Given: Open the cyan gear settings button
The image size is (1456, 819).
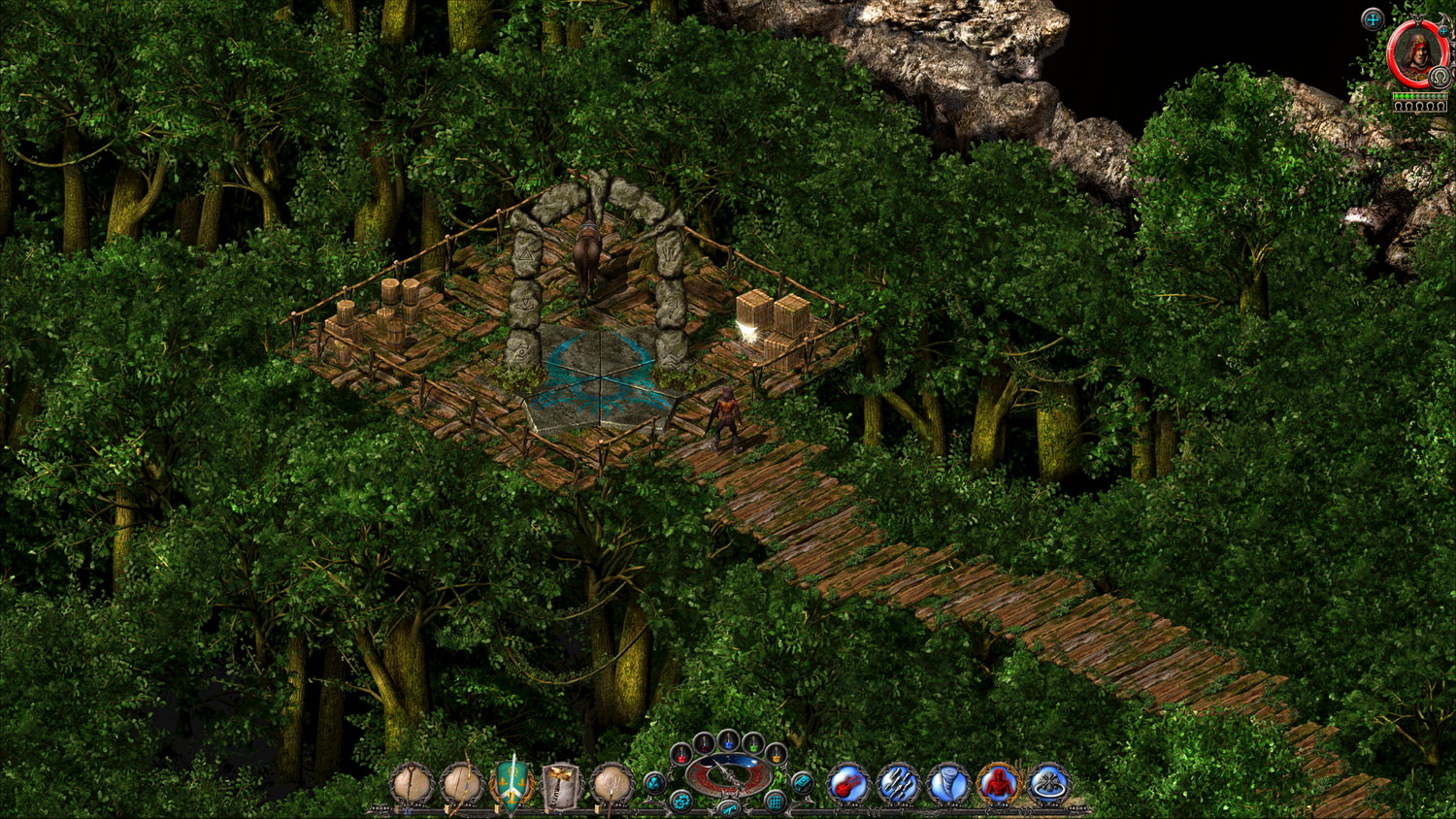Looking at the screenshot, I should 681,802.
